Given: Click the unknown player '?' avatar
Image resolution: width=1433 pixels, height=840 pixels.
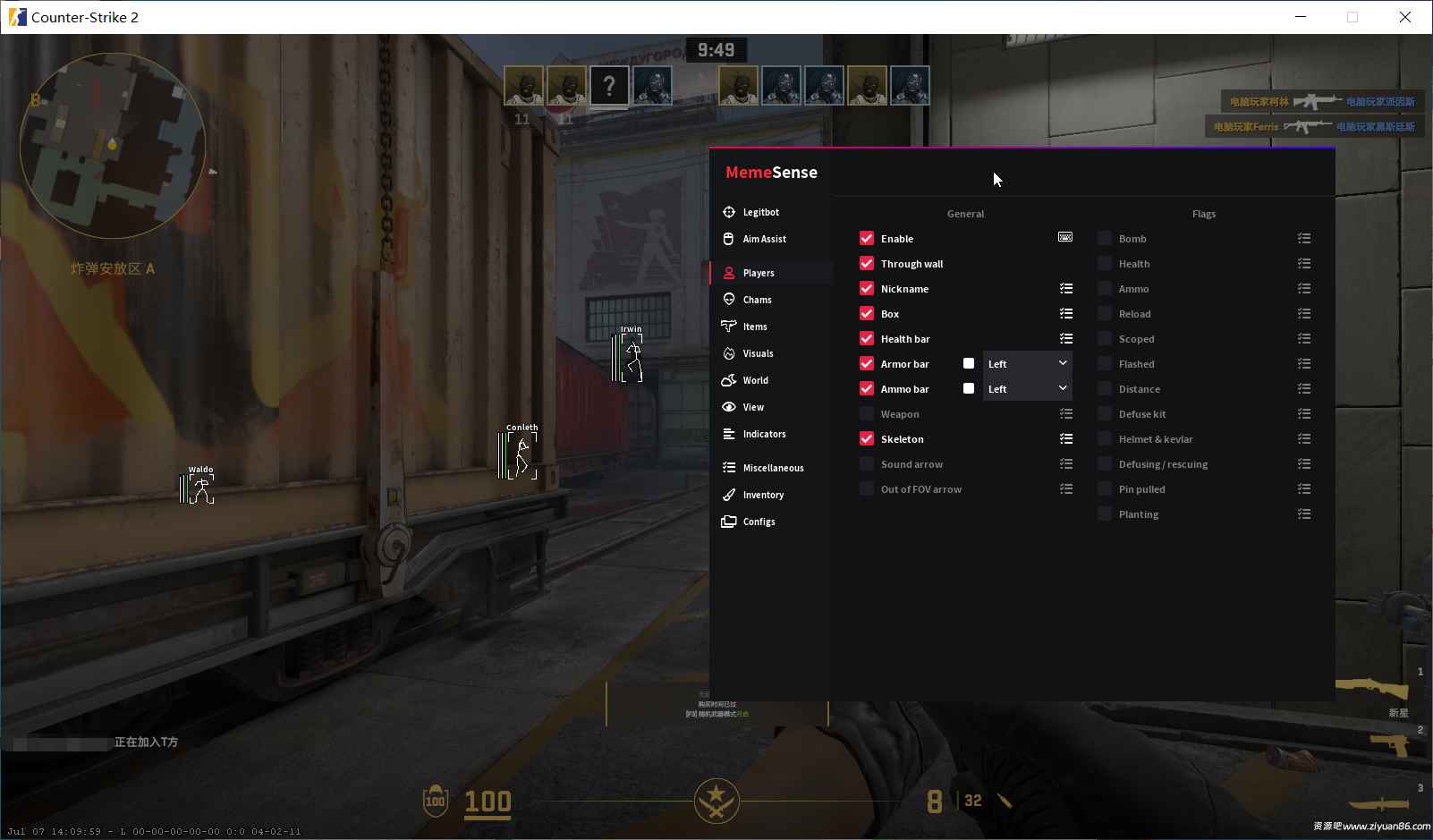Looking at the screenshot, I should 609,85.
